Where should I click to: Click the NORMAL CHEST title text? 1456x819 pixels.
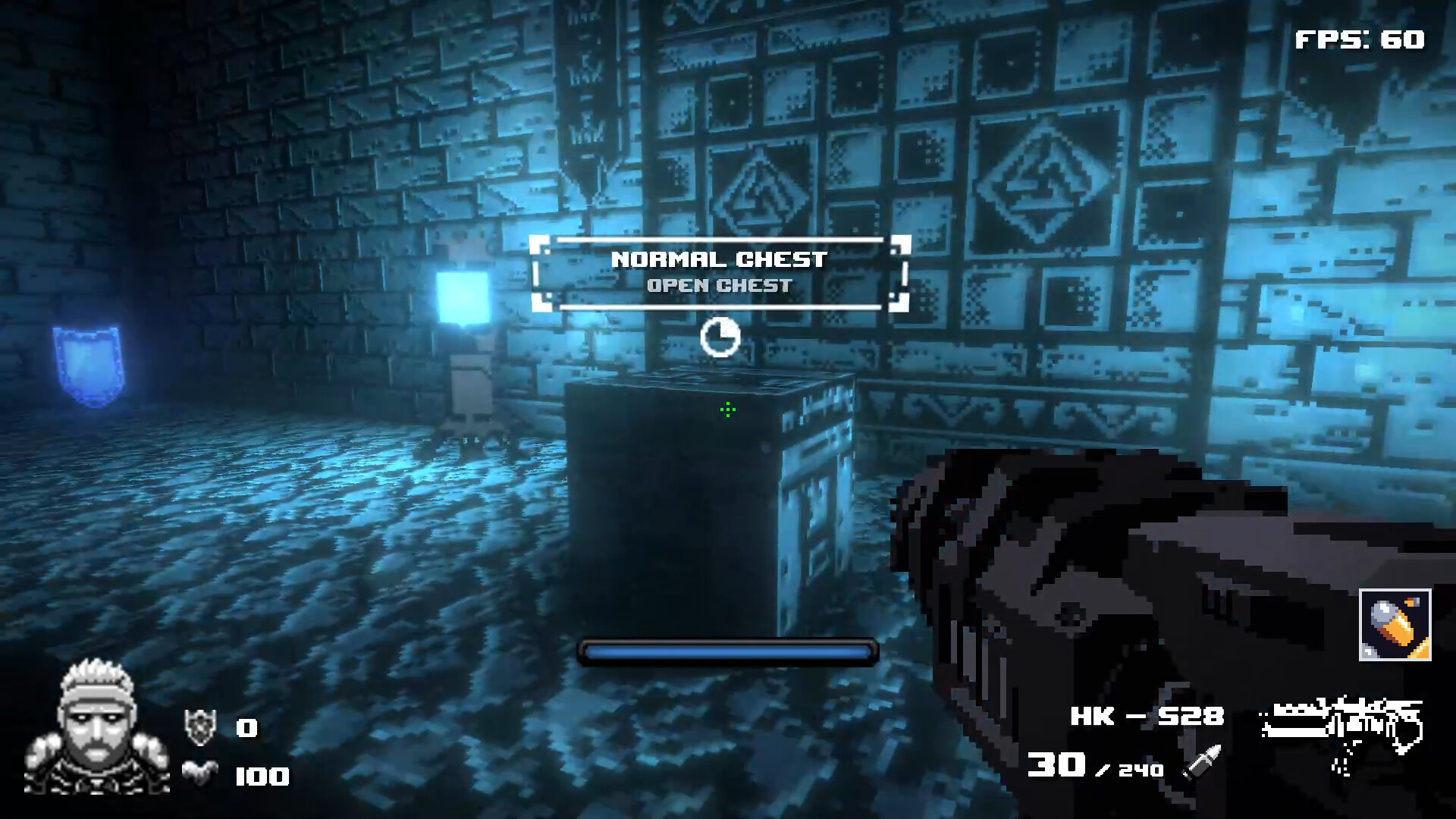(719, 259)
